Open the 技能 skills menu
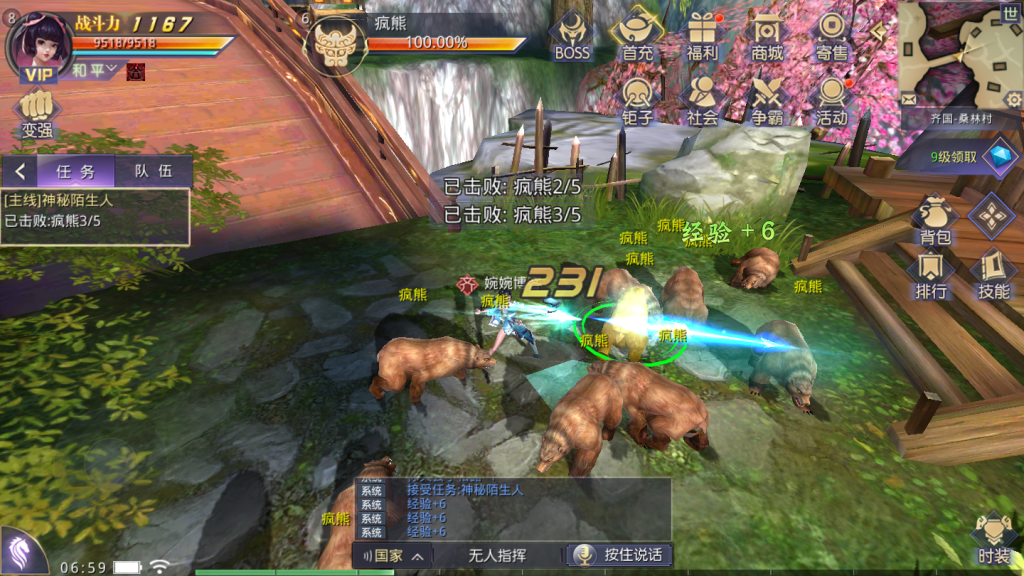This screenshot has width=1024, height=576. (993, 274)
